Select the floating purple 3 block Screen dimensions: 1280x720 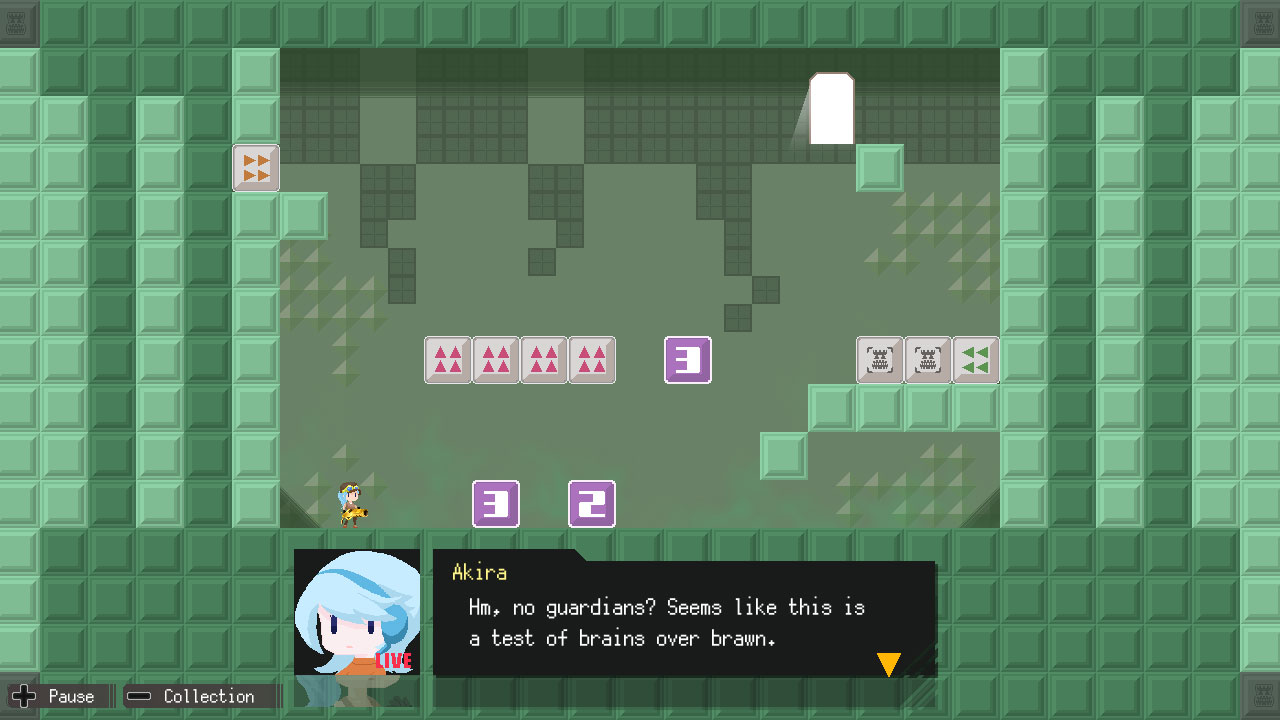pos(687,360)
